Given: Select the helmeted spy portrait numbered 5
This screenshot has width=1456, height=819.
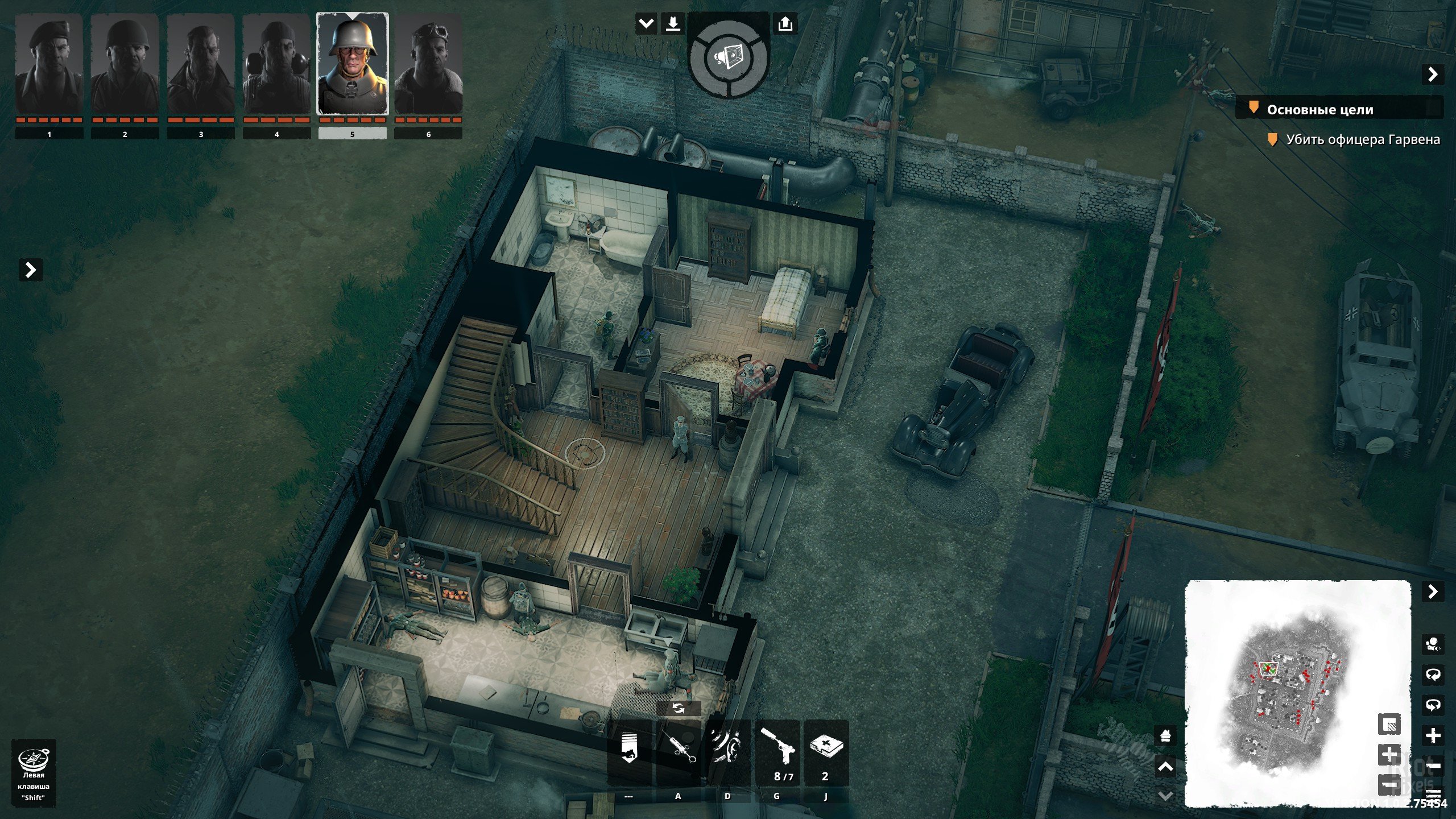Looking at the screenshot, I should 352,65.
